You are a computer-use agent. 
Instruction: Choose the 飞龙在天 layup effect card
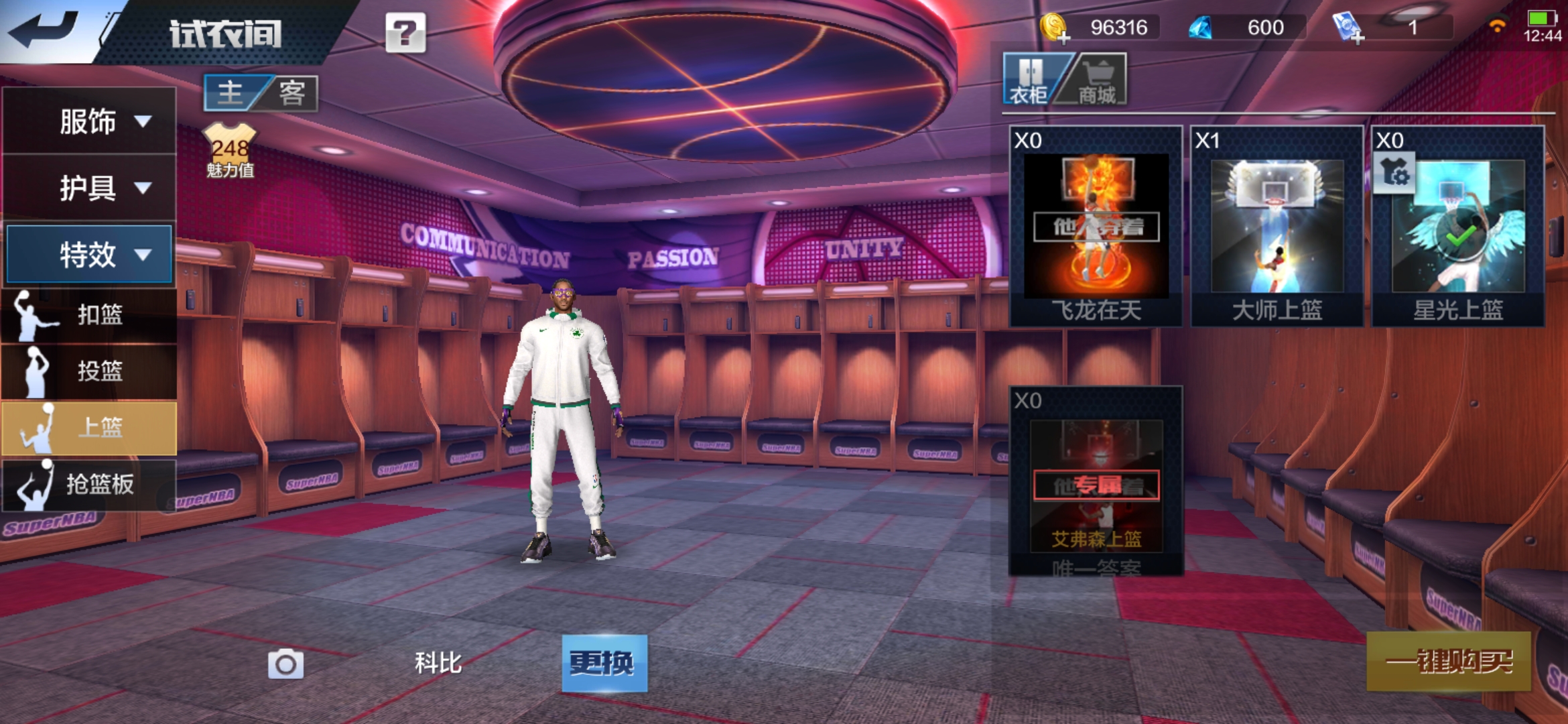pos(1096,227)
